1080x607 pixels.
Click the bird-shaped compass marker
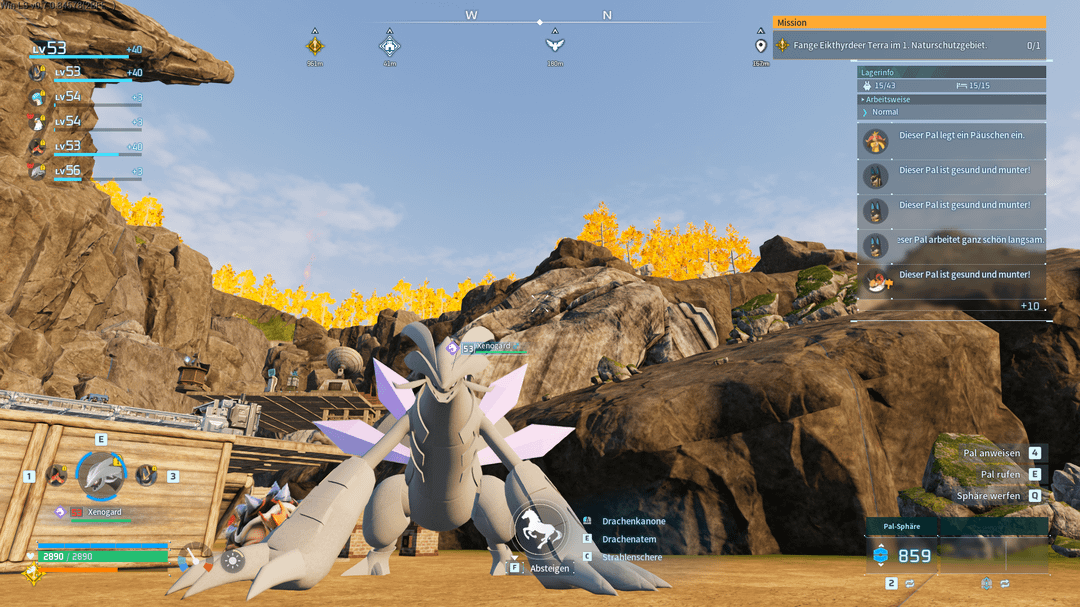(x=554, y=44)
